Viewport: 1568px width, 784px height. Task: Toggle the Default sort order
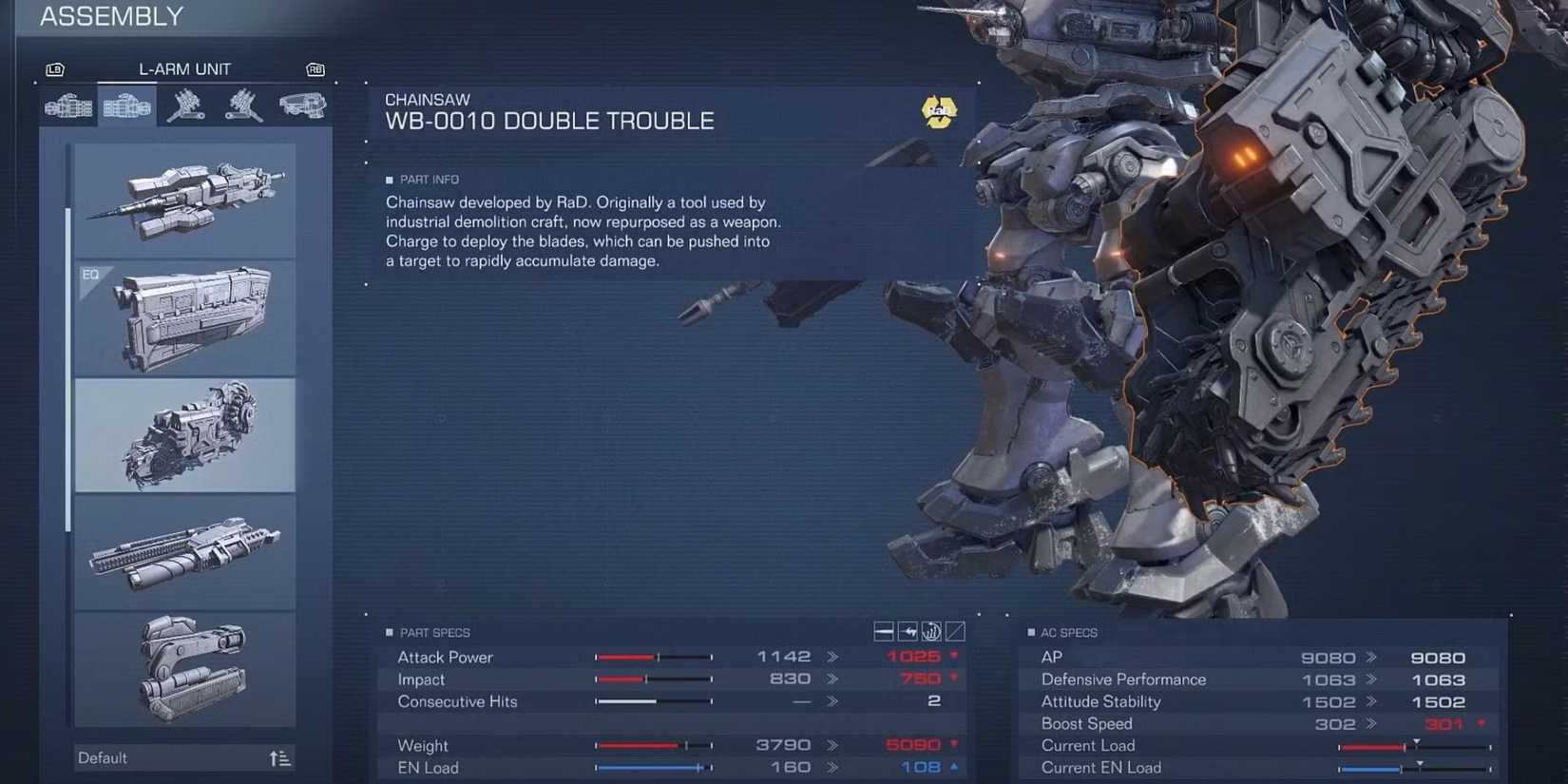click(280, 757)
